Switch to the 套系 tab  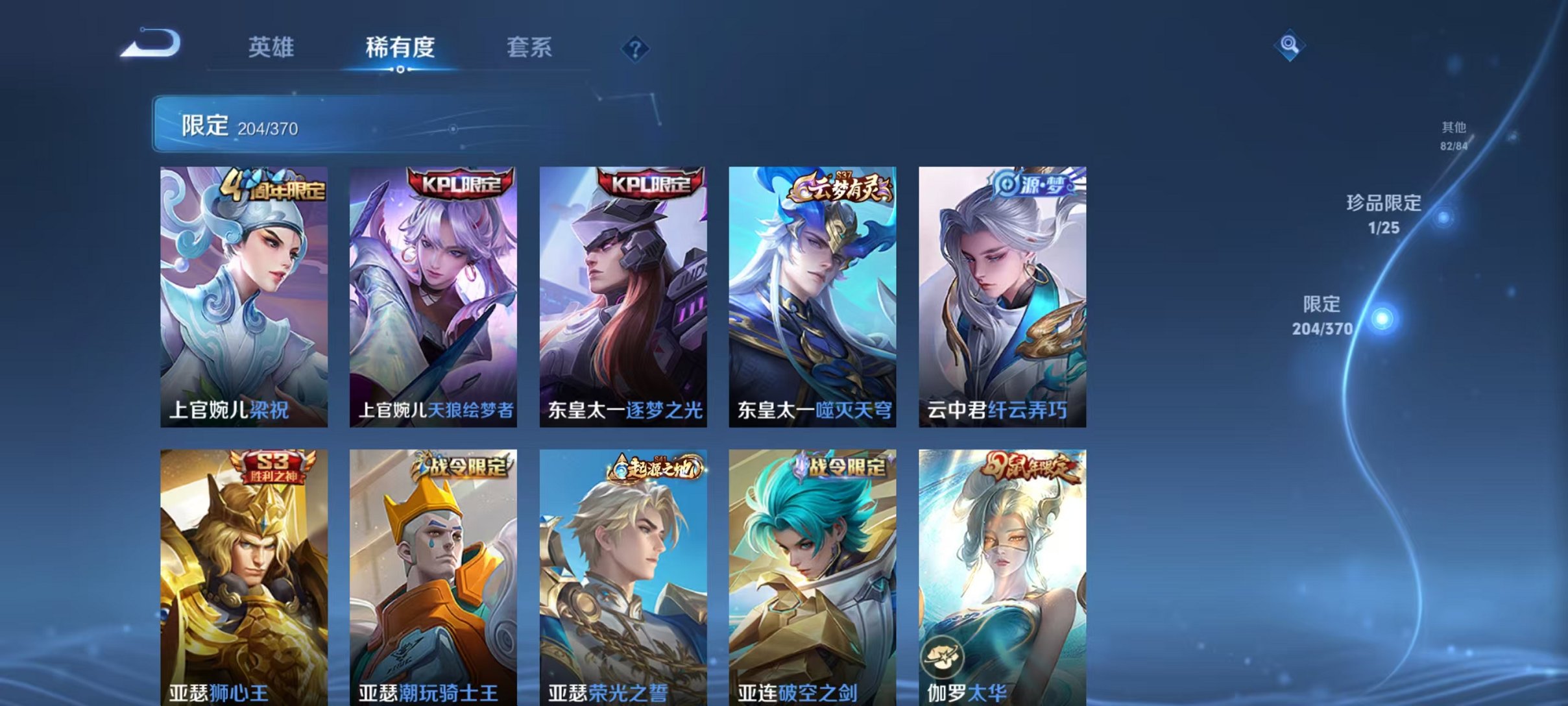[529, 49]
